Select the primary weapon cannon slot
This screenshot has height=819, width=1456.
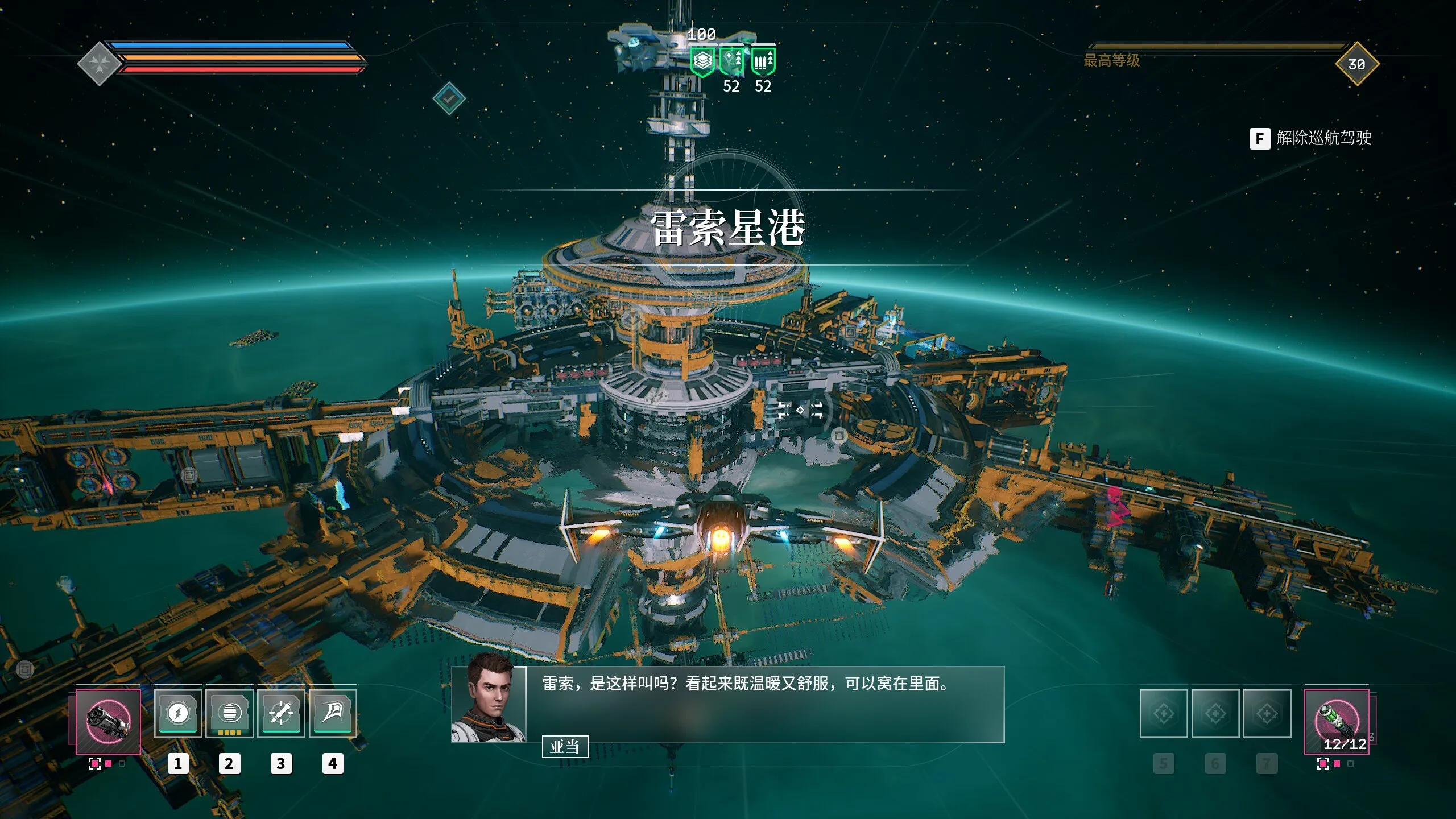[x=108, y=721]
